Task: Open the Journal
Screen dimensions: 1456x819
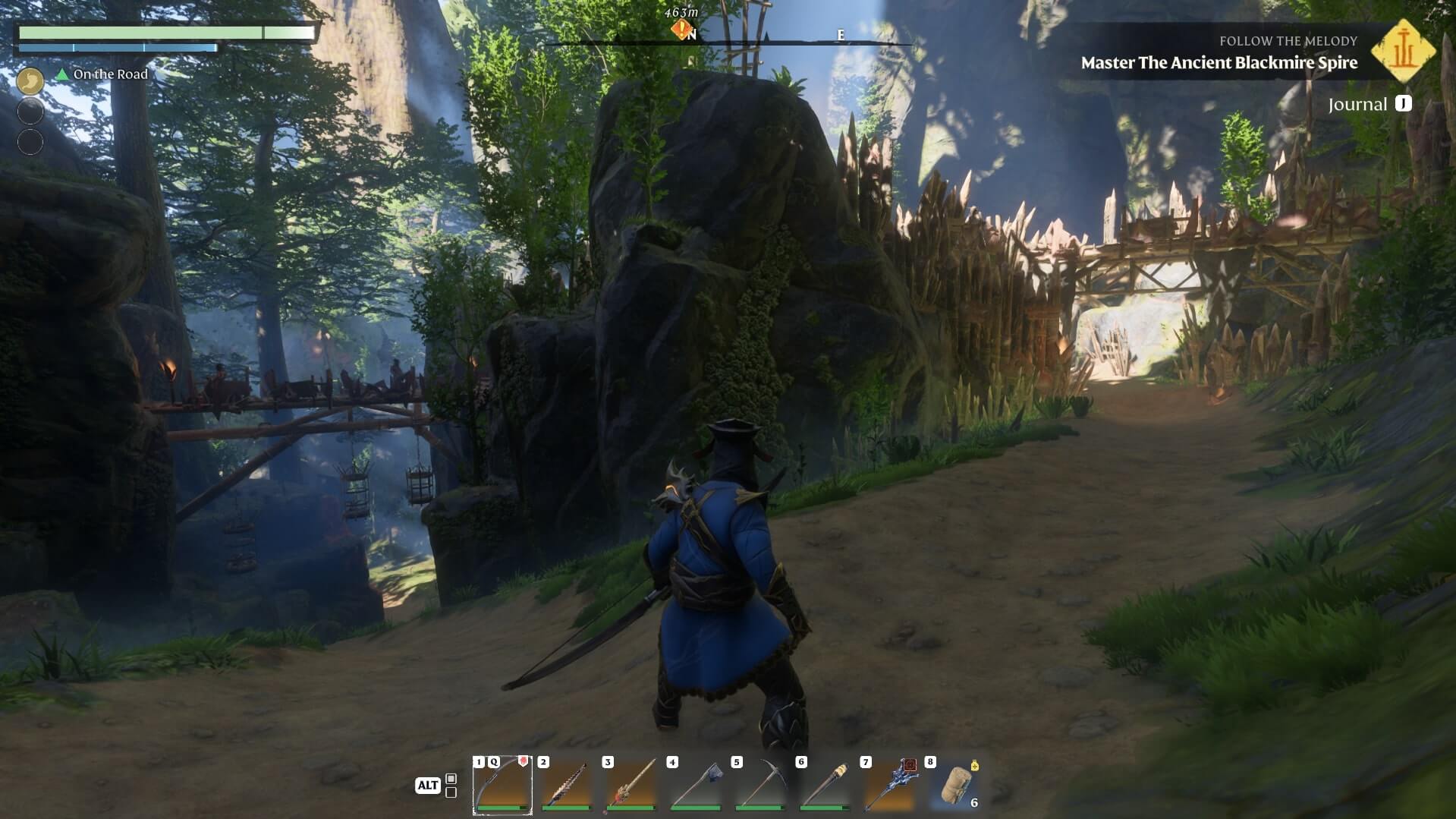Action: [x=1369, y=104]
